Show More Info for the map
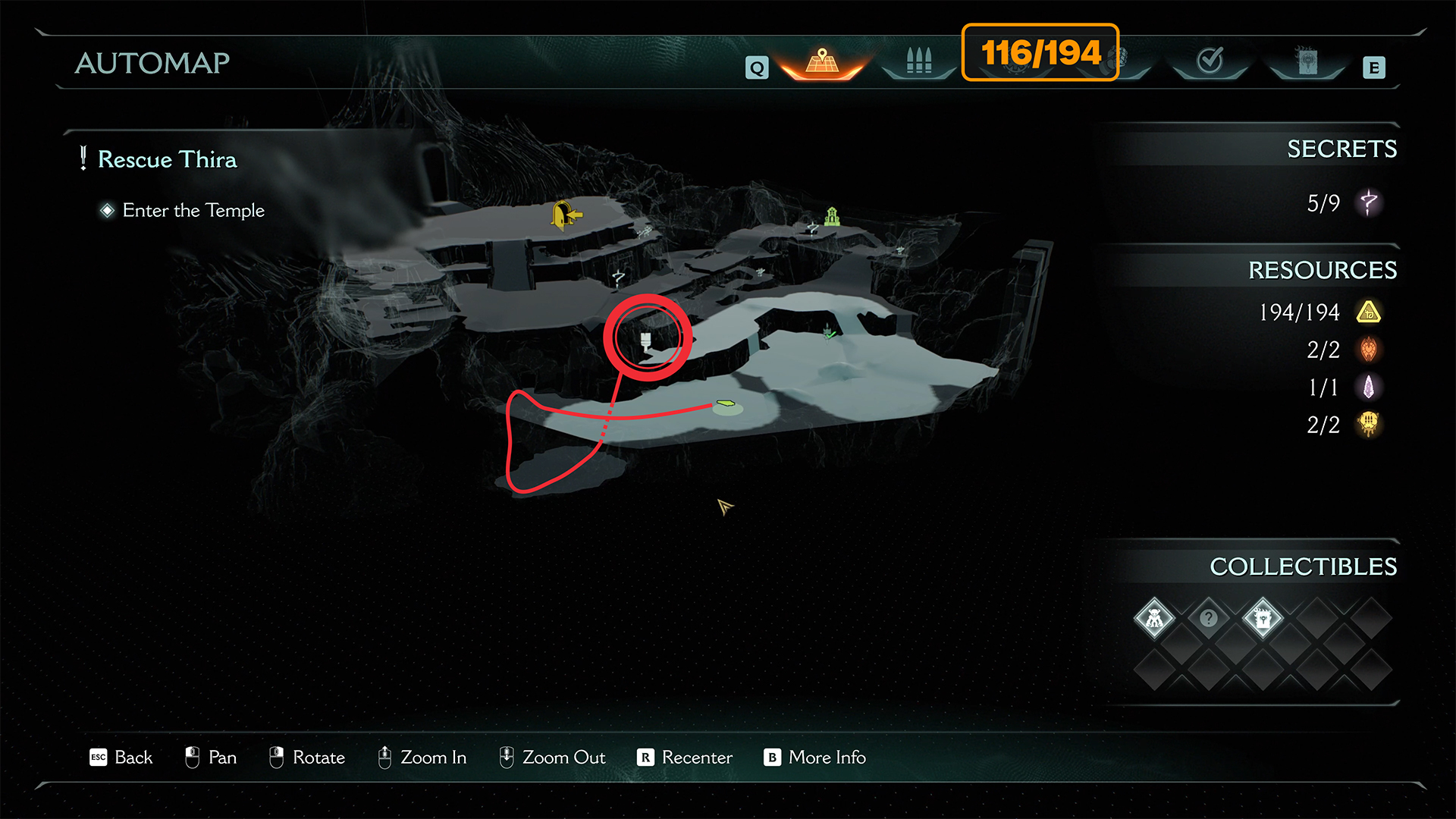The image size is (1456, 819). (815, 758)
